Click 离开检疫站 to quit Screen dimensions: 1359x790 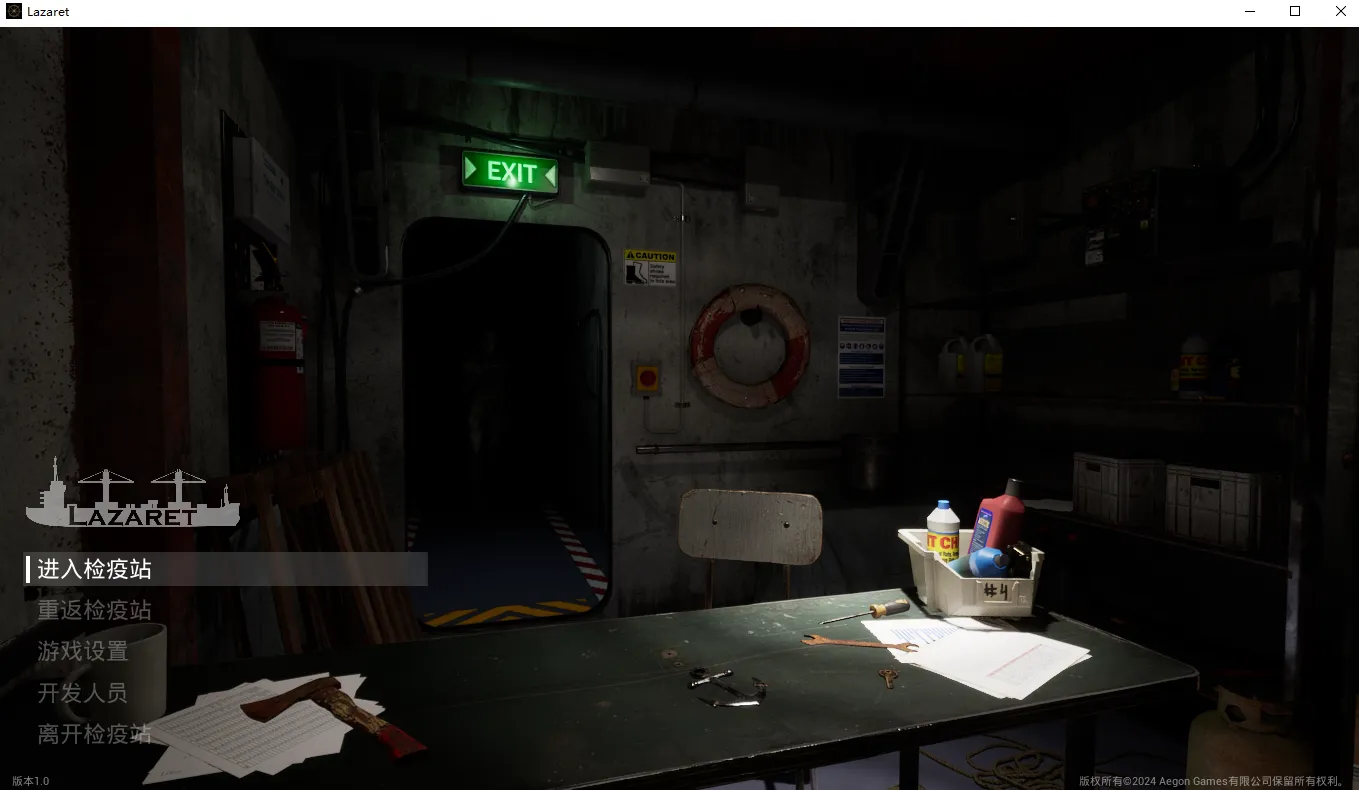pyautogui.click(x=95, y=733)
